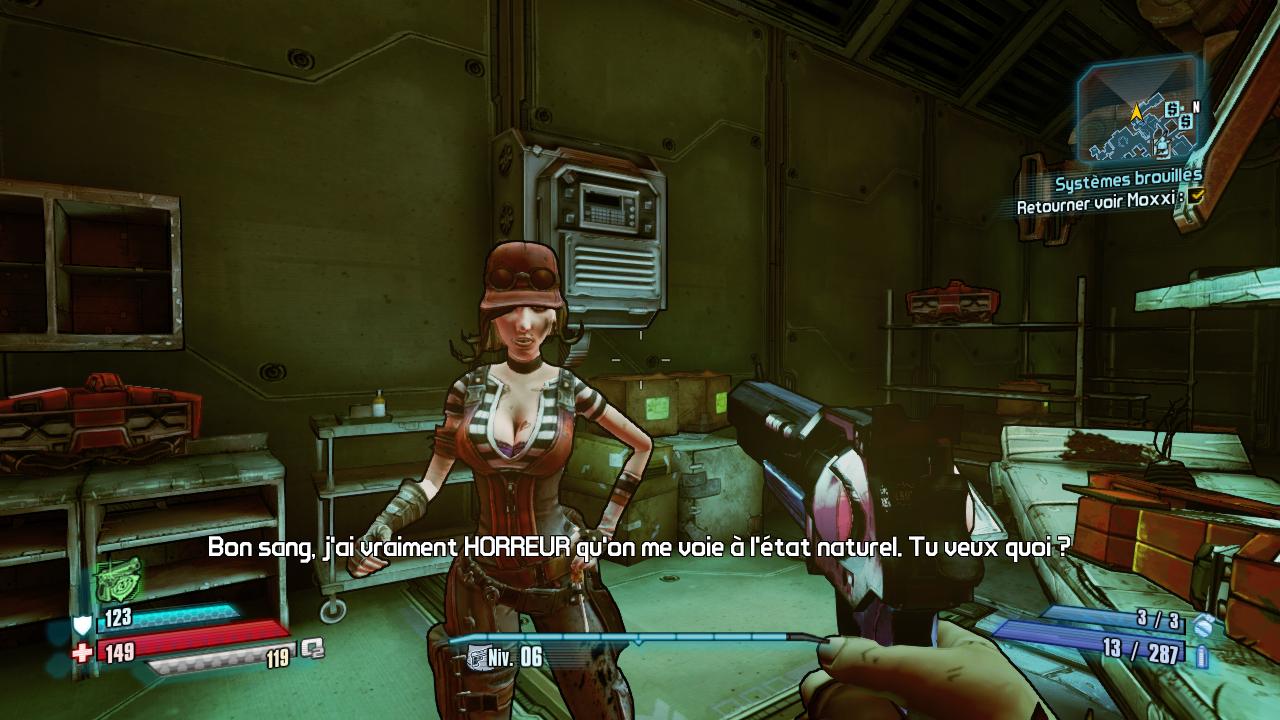Select the grenade icon beside 3/3
The height and width of the screenshot is (720, 1280).
click(1203, 625)
